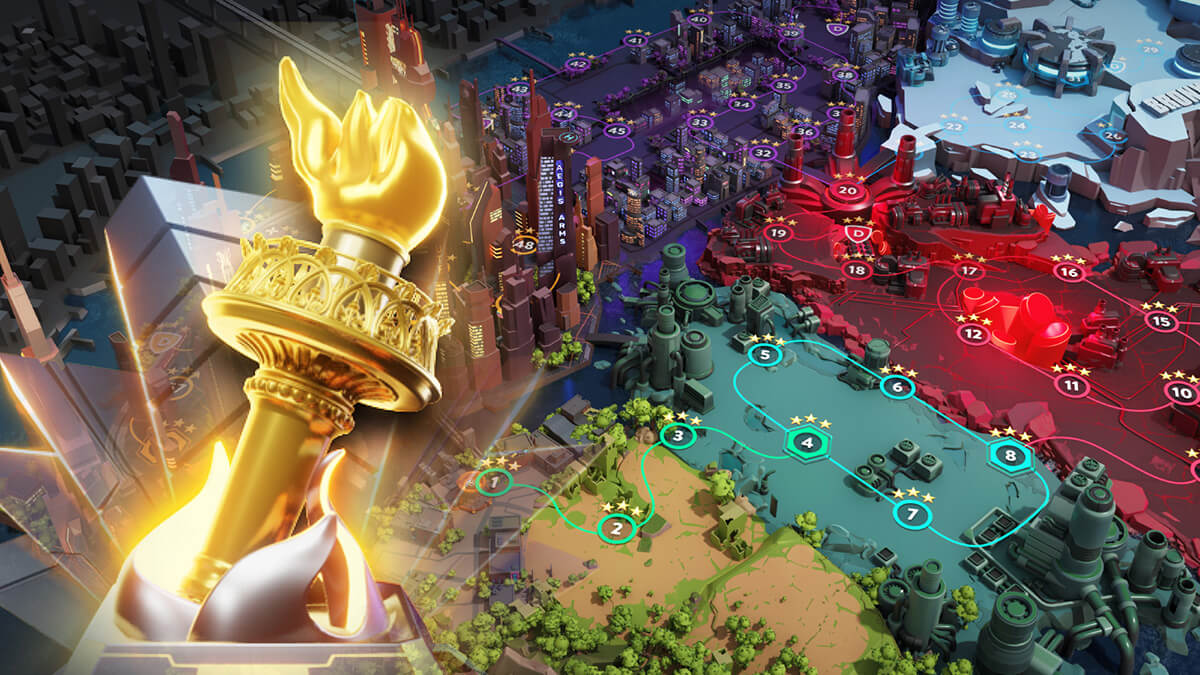The image size is (1200, 675).
Task: Select the level 7 marker
Action: [911, 515]
